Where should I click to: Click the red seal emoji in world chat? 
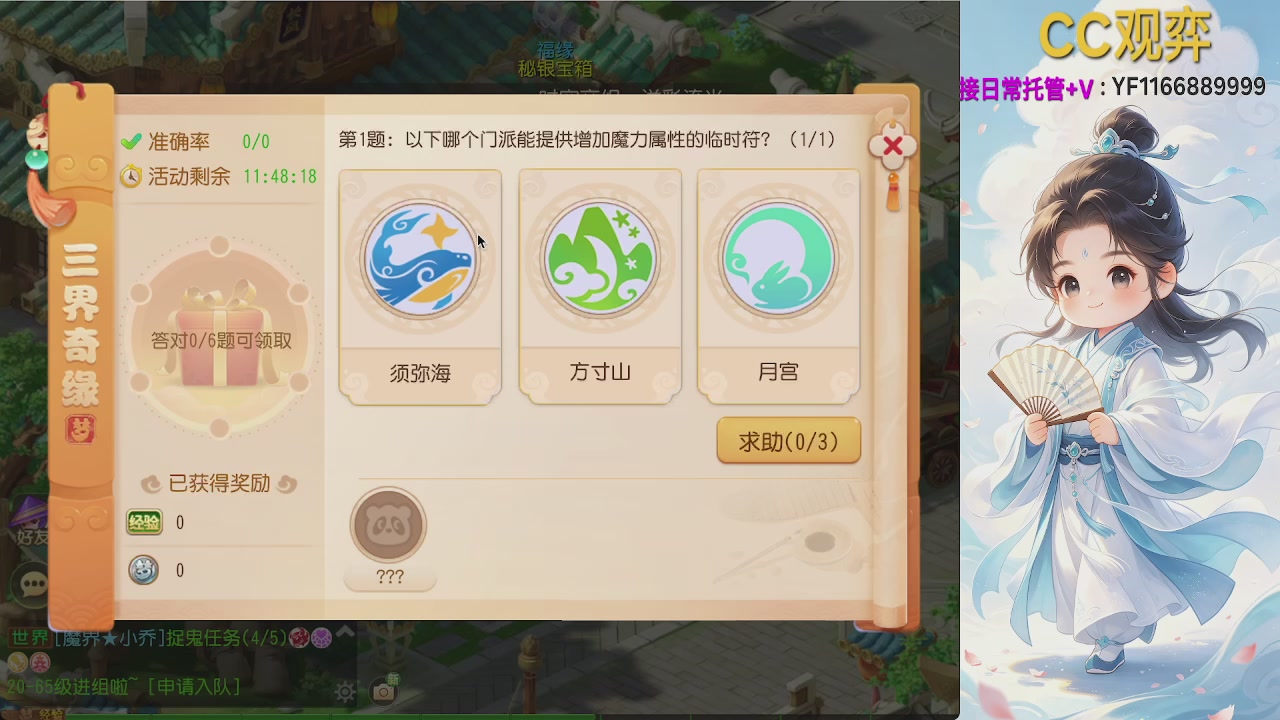click(x=297, y=636)
